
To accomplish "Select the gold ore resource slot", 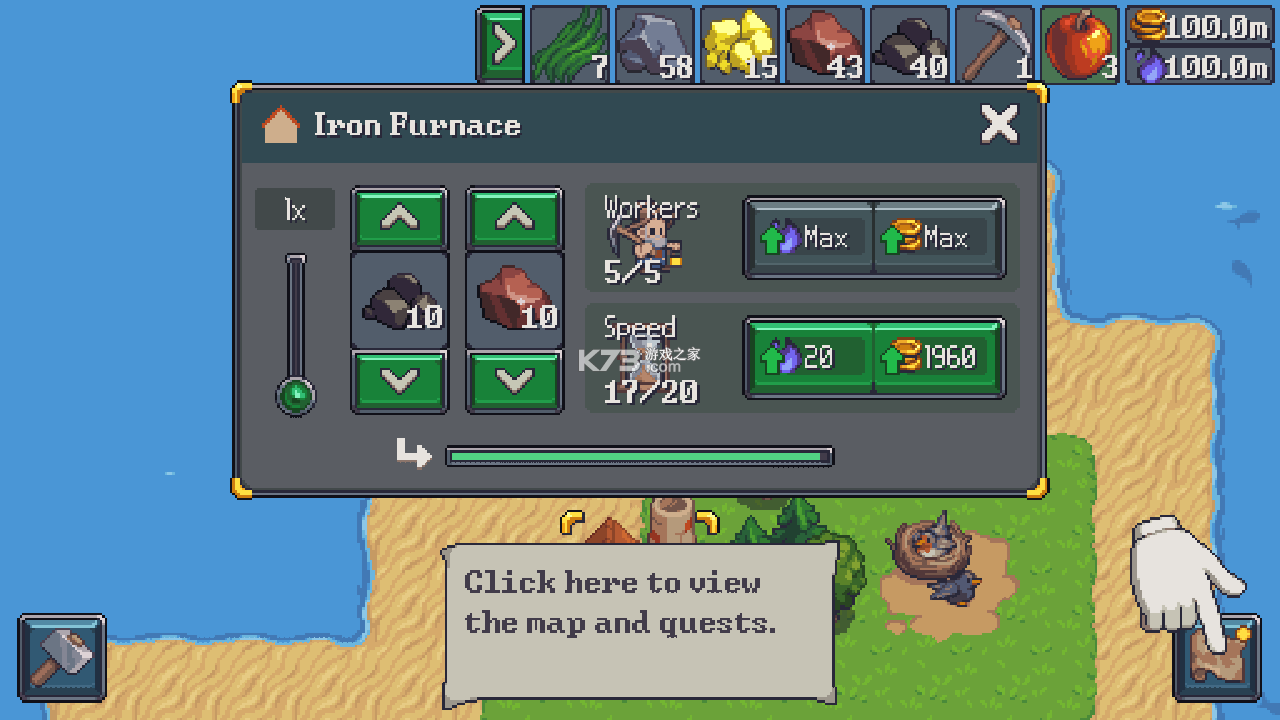I will (x=739, y=45).
